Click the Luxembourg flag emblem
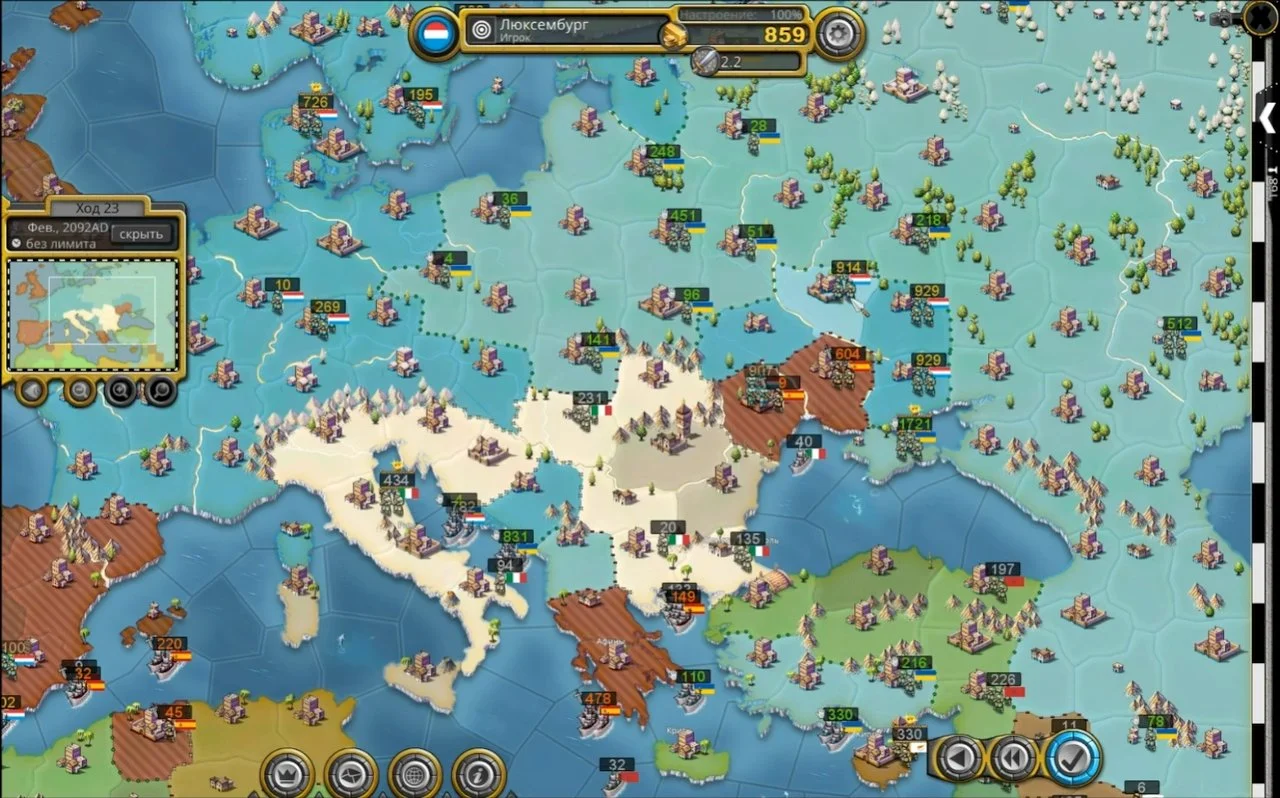 click(437, 33)
